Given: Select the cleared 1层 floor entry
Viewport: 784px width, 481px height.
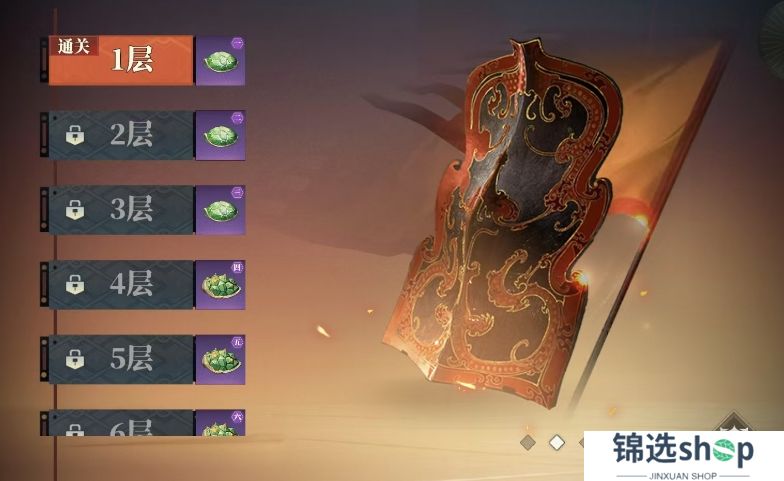Looking at the screenshot, I should 120,60.
